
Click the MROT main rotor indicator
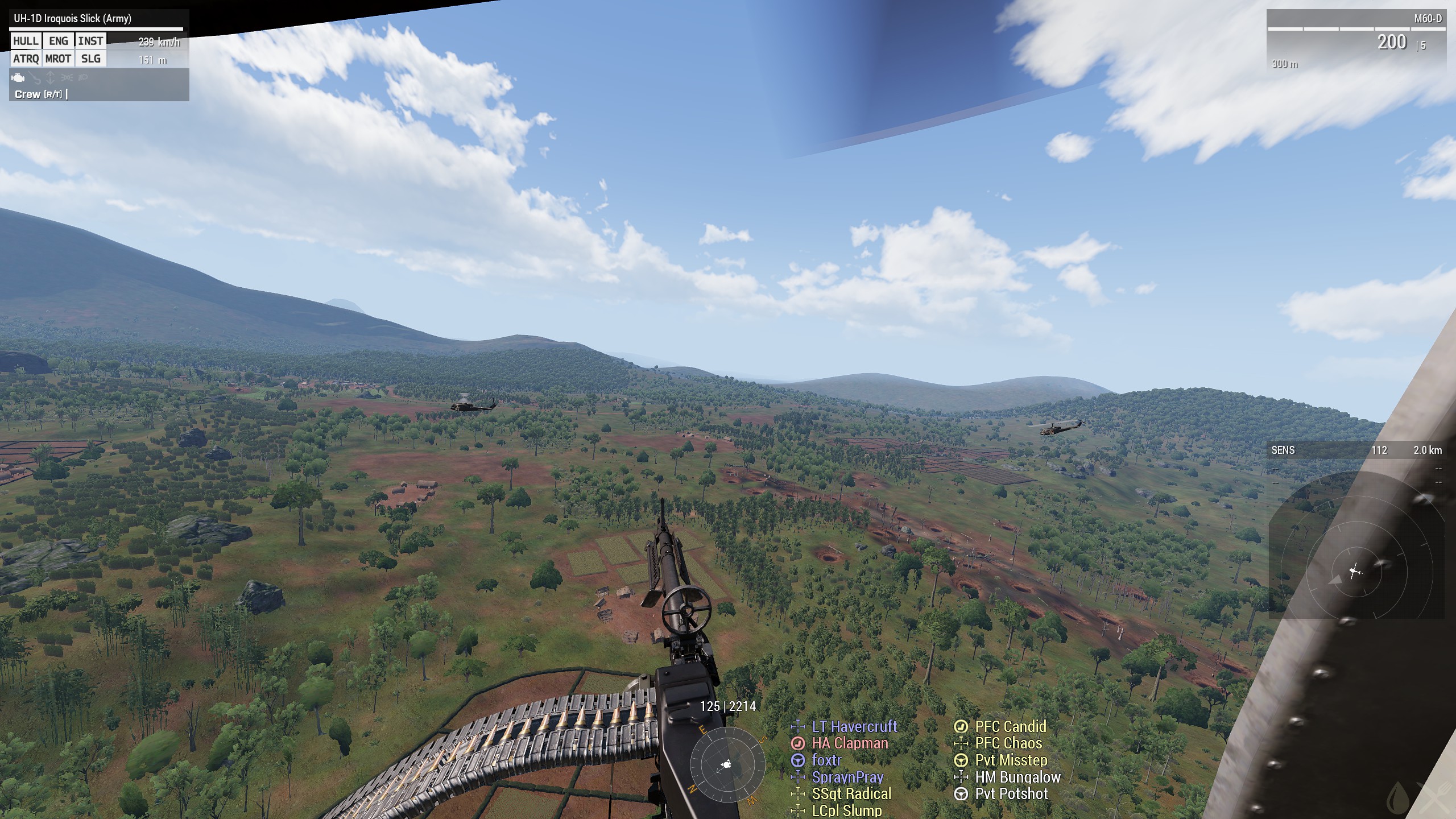click(x=58, y=59)
